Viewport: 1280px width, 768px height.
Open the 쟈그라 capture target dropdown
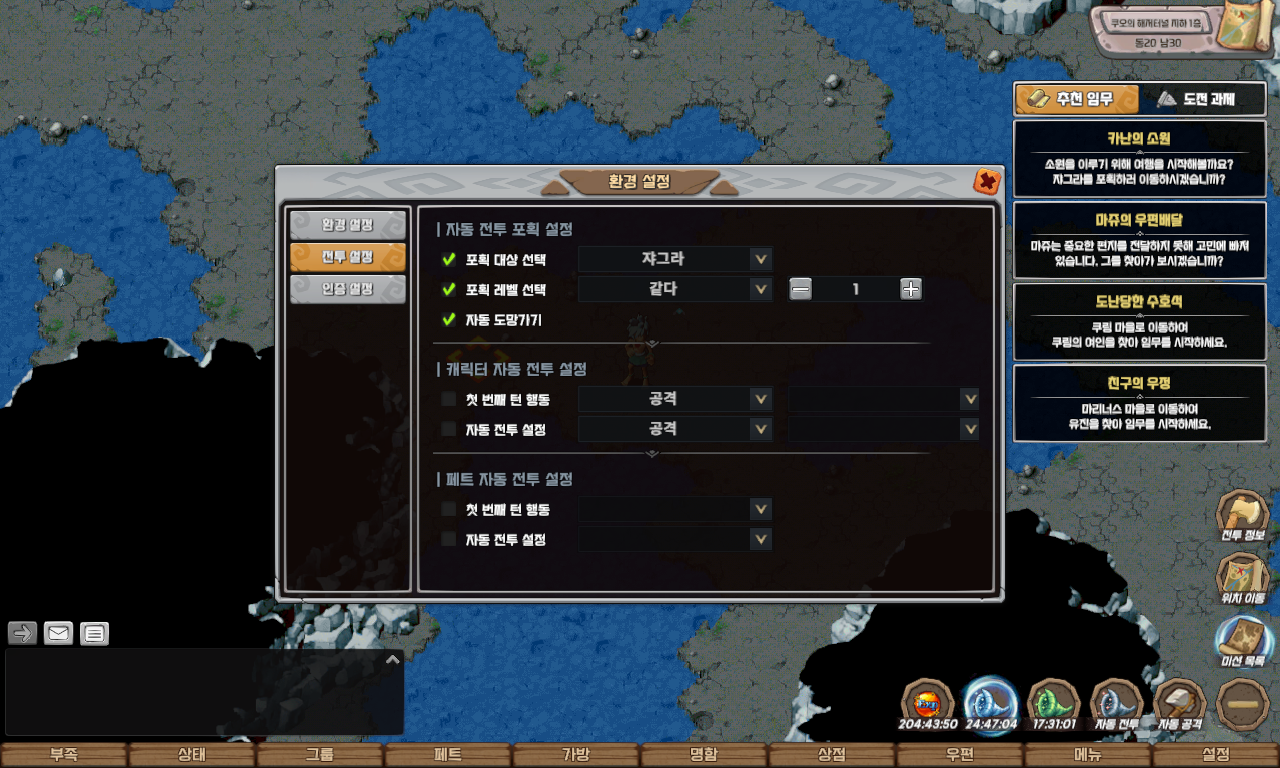(x=675, y=260)
